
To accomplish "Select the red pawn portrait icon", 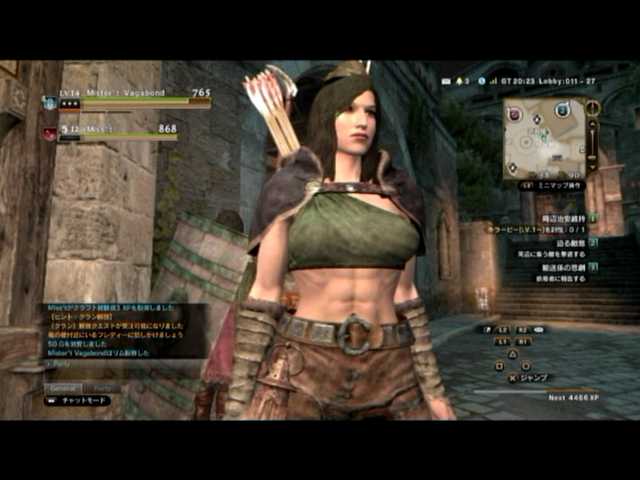I will click(x=49, y=132).
